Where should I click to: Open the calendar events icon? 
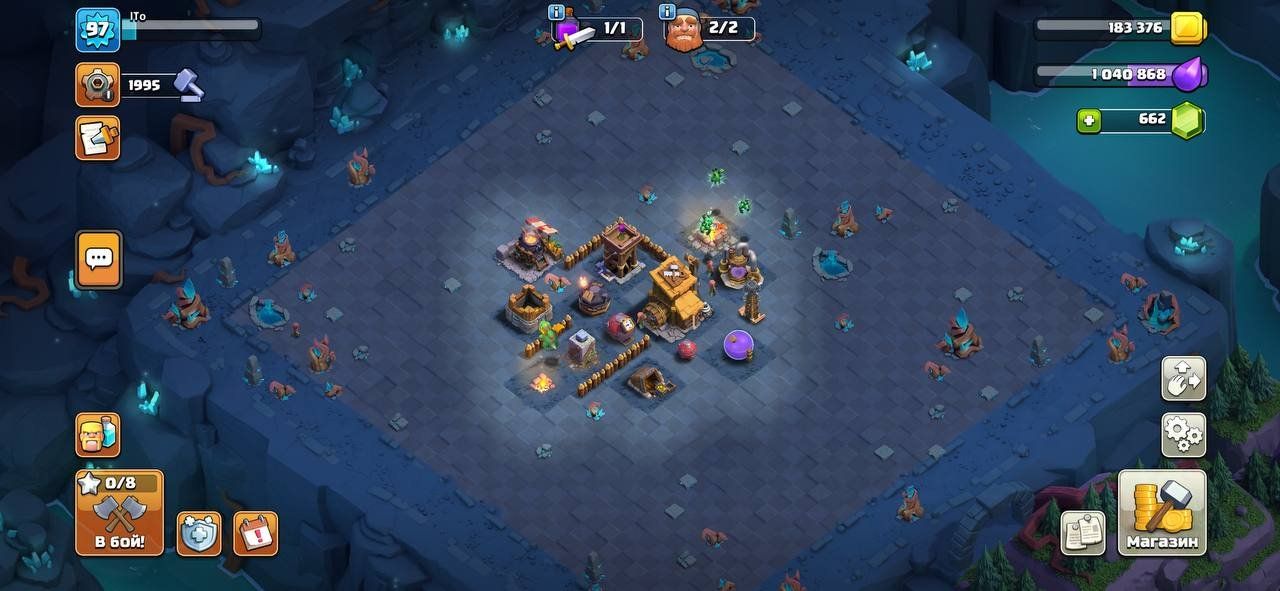(255, 533)
